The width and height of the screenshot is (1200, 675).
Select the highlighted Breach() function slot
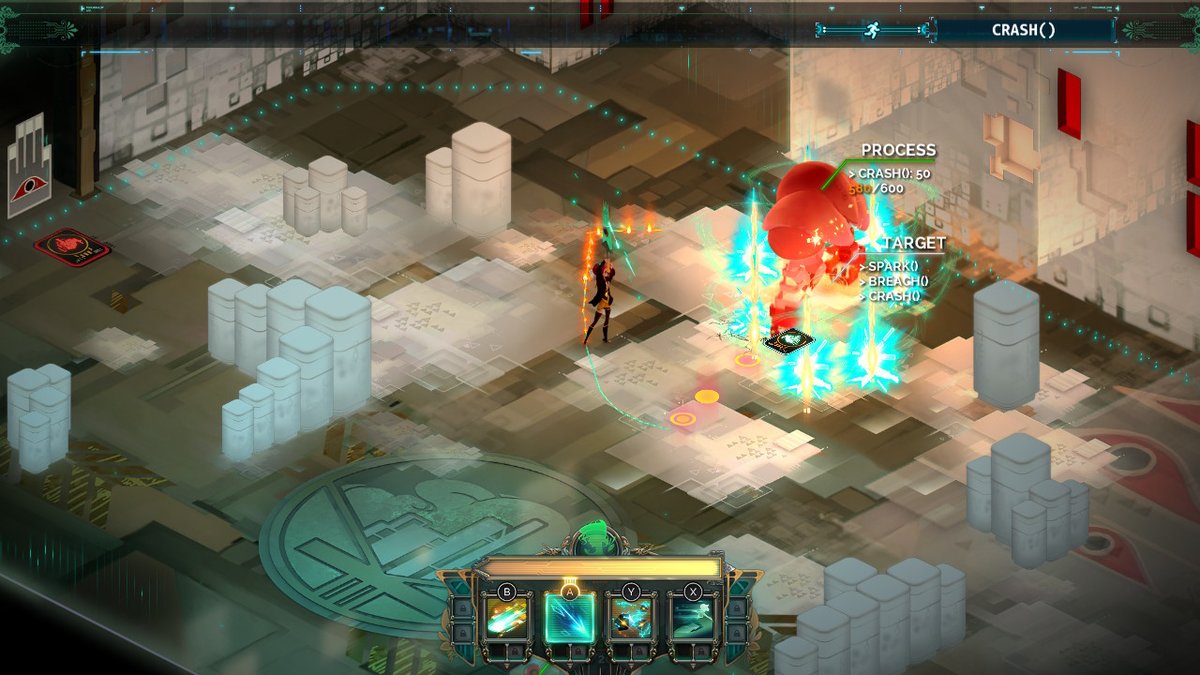tap(570, 618)
